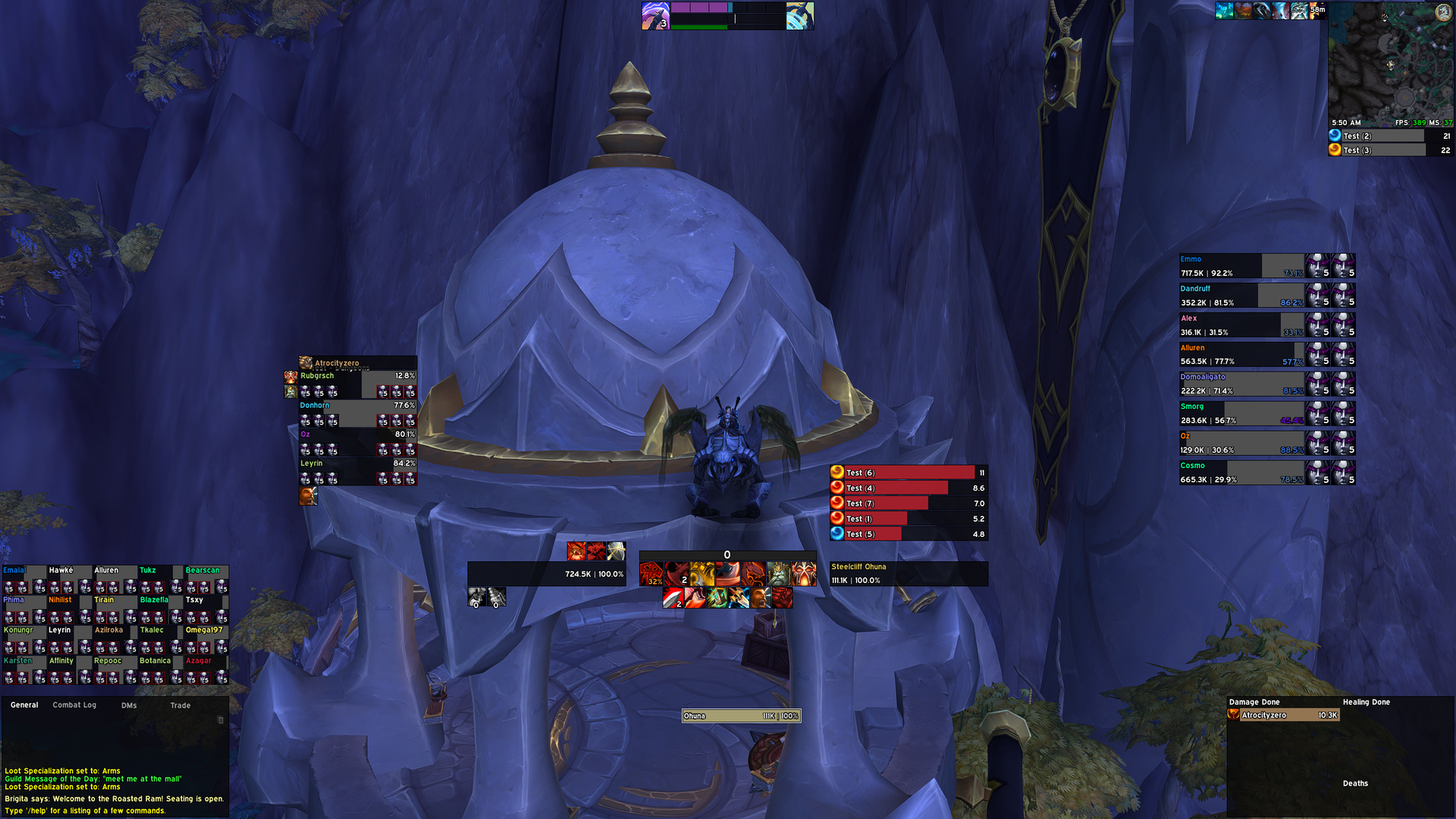Click Botanica's raid frame

[x=159, y=670]
